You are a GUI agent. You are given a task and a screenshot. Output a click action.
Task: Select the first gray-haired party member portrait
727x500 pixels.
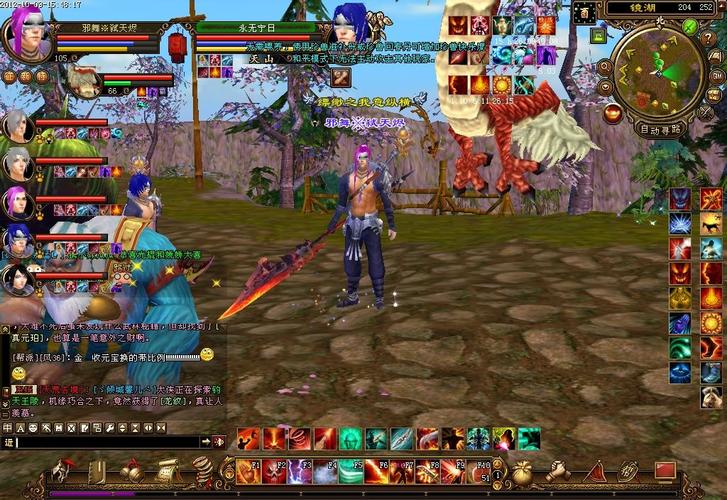click(18, 125)
